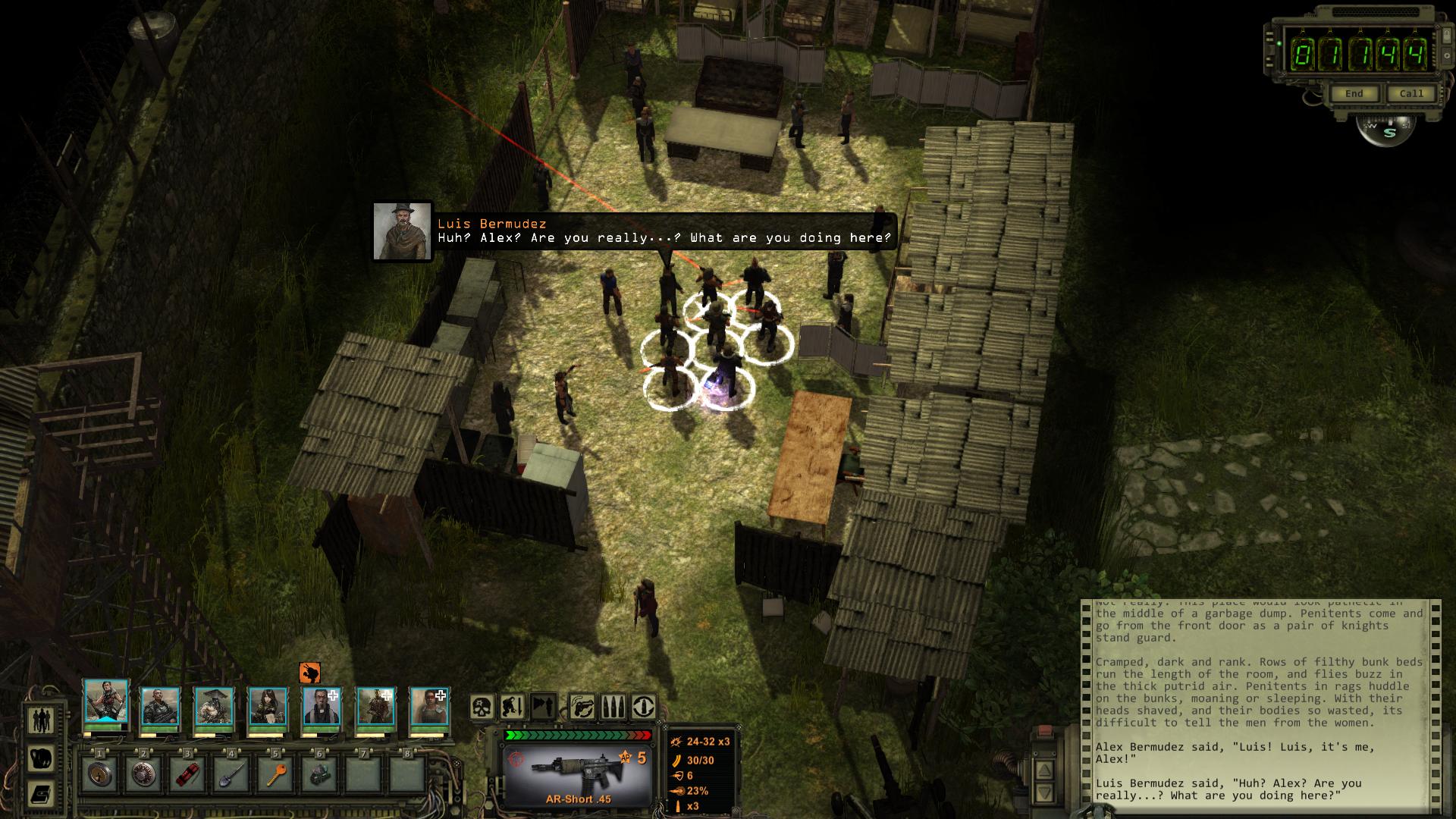
Task: Switch fire mode with the three bullets icon
Action: (613, 708)
